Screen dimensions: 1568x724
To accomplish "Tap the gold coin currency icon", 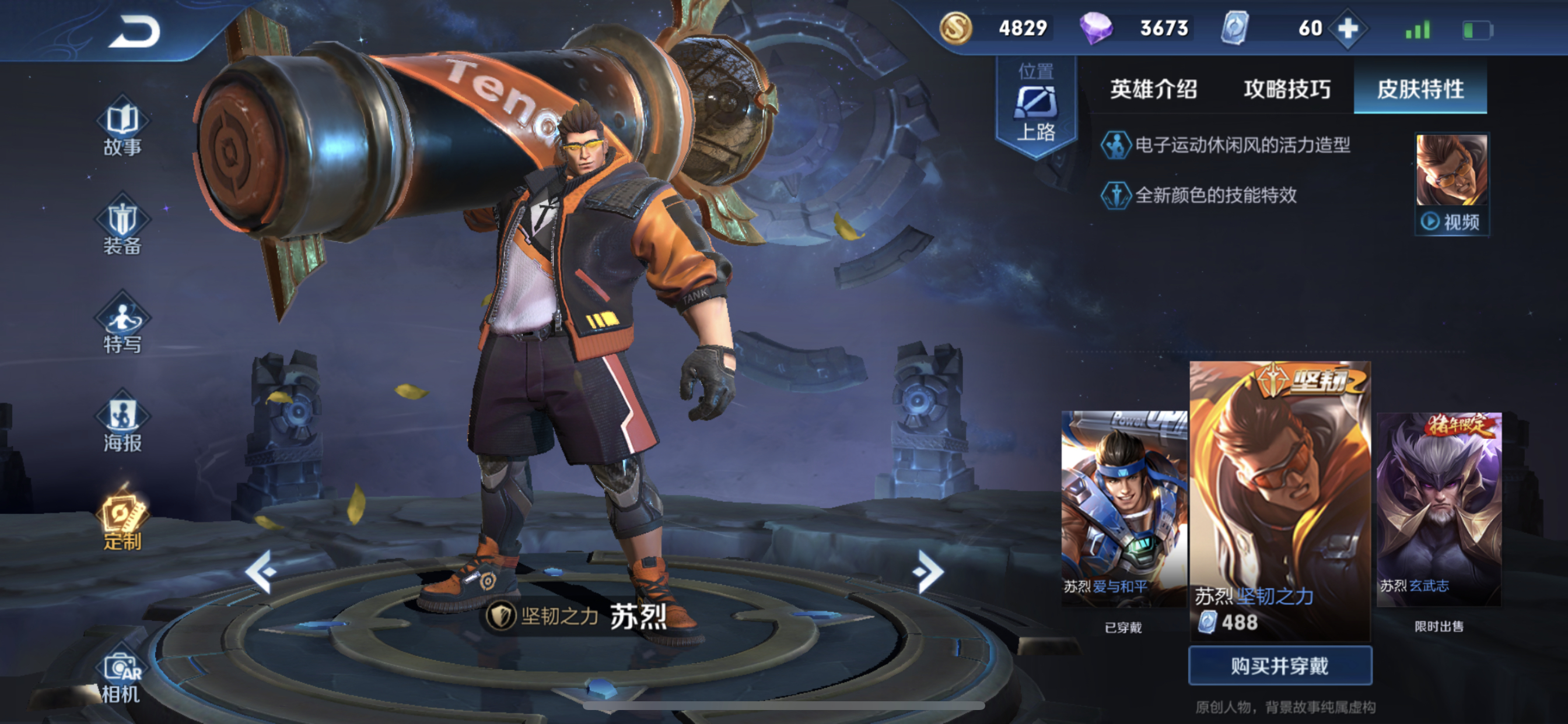I will pos(956,28).
